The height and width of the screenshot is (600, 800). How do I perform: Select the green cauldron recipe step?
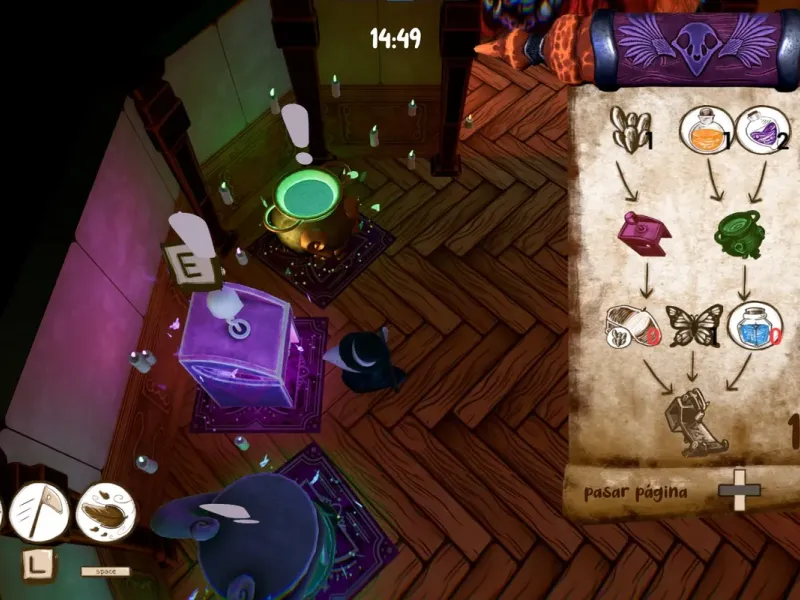(x=740, y=232)
